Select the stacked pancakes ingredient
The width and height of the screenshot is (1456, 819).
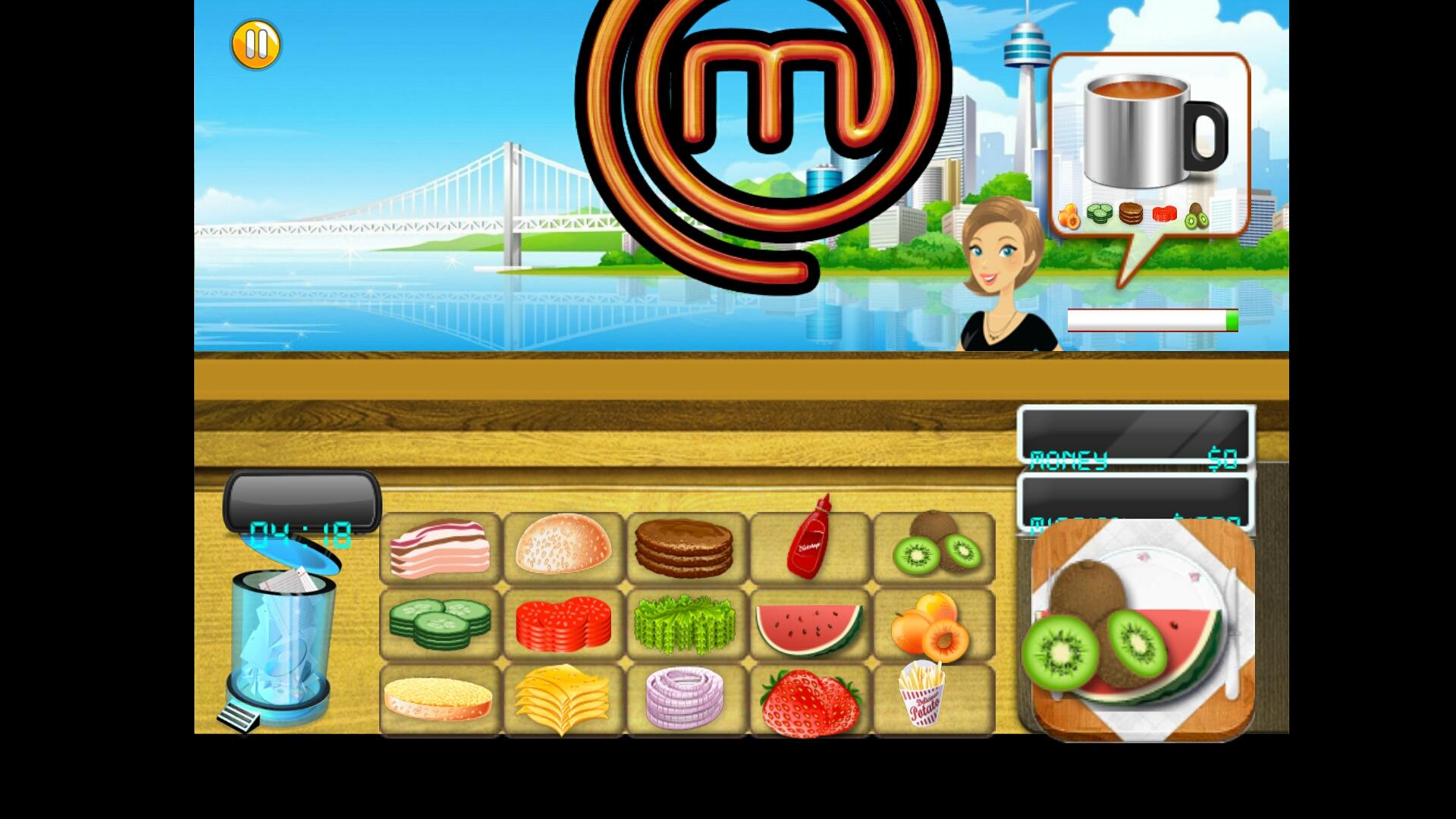[x=686, y=548]
